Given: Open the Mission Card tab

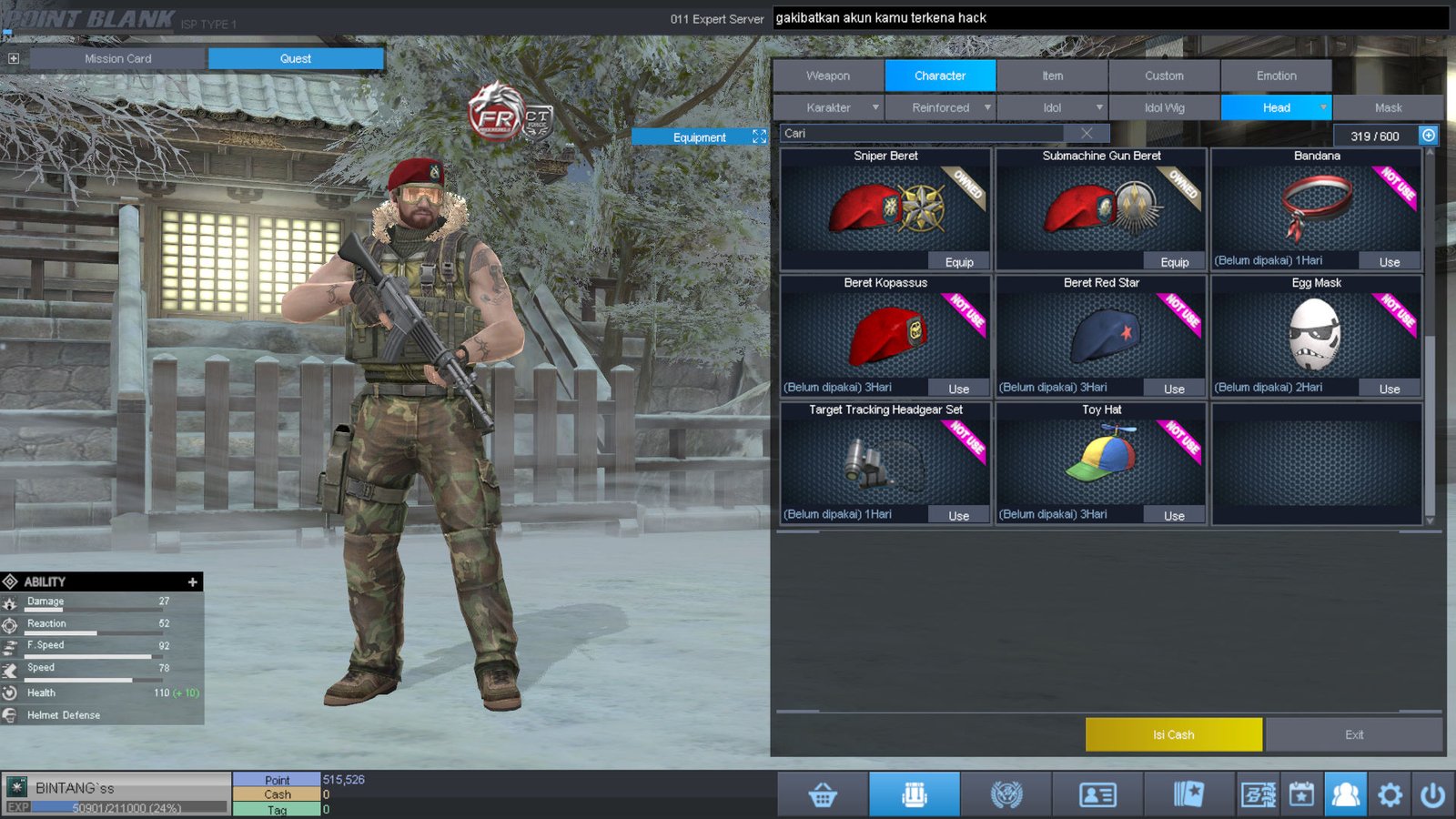Looking at the screenshot, I should pyautogui.click(x=118, y=58).
